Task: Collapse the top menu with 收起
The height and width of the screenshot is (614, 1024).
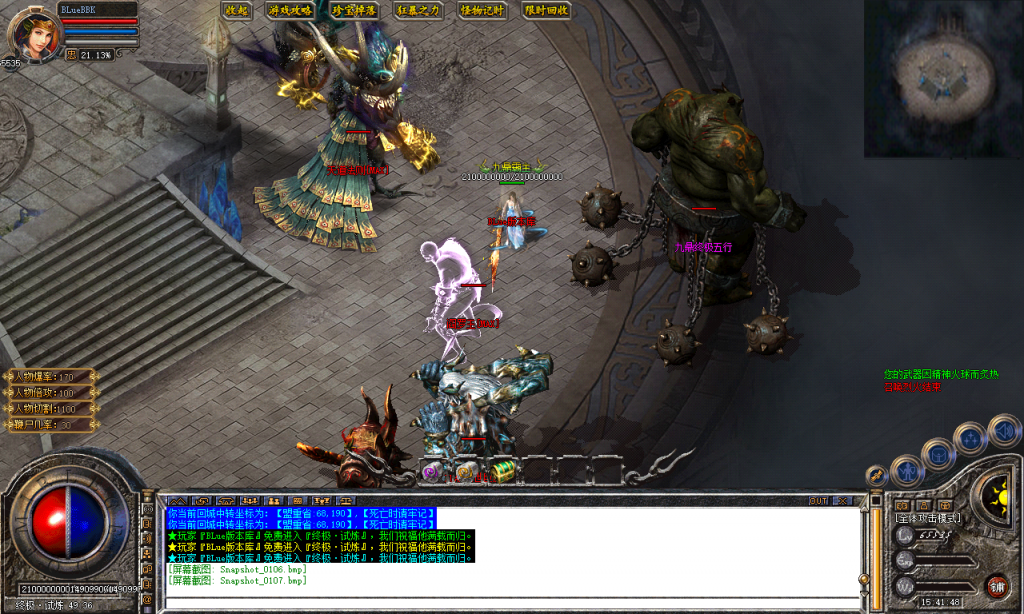Action: click(237, 10)
